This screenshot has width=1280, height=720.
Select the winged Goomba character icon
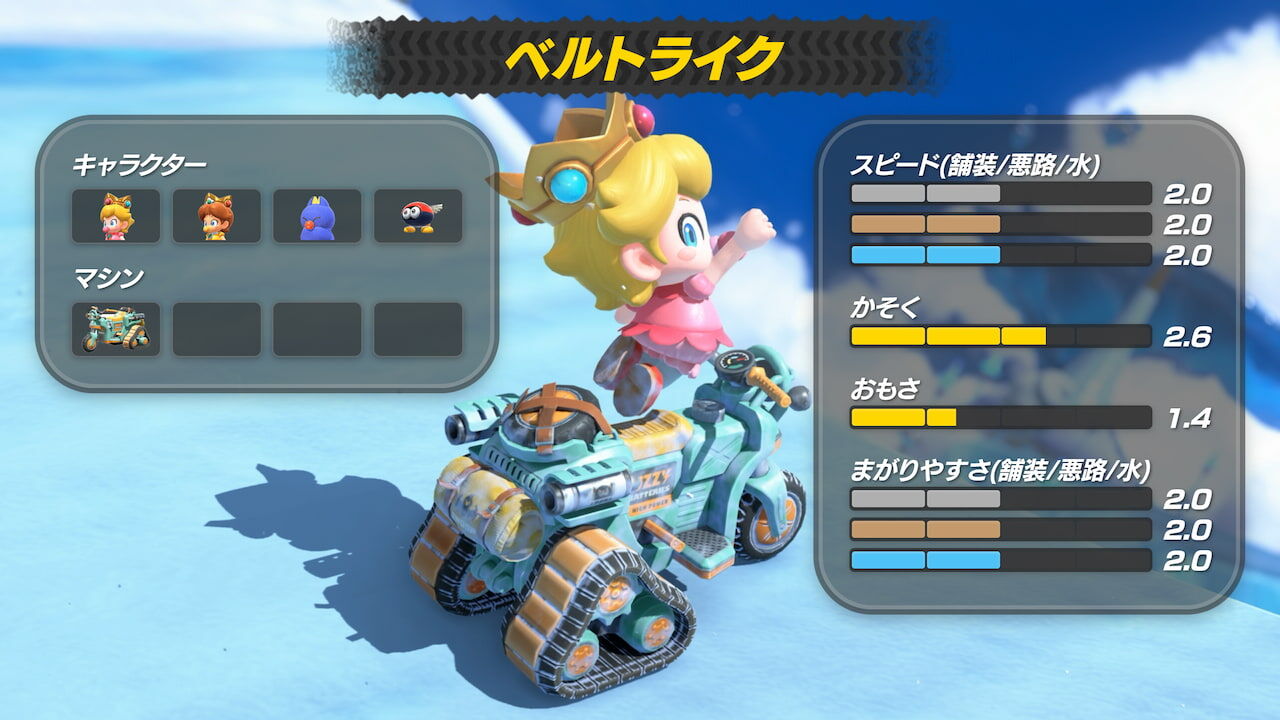pyautogui.click(x=418, y=216)
